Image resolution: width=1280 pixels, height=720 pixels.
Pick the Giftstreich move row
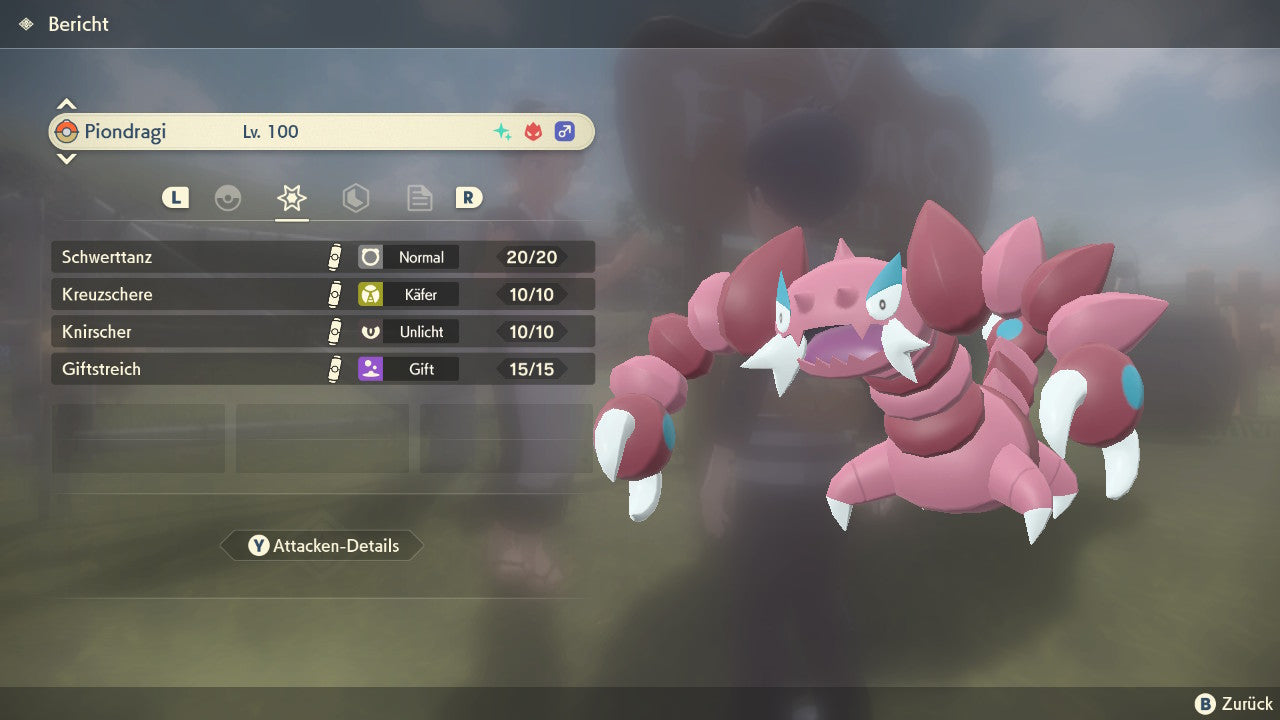322,369
